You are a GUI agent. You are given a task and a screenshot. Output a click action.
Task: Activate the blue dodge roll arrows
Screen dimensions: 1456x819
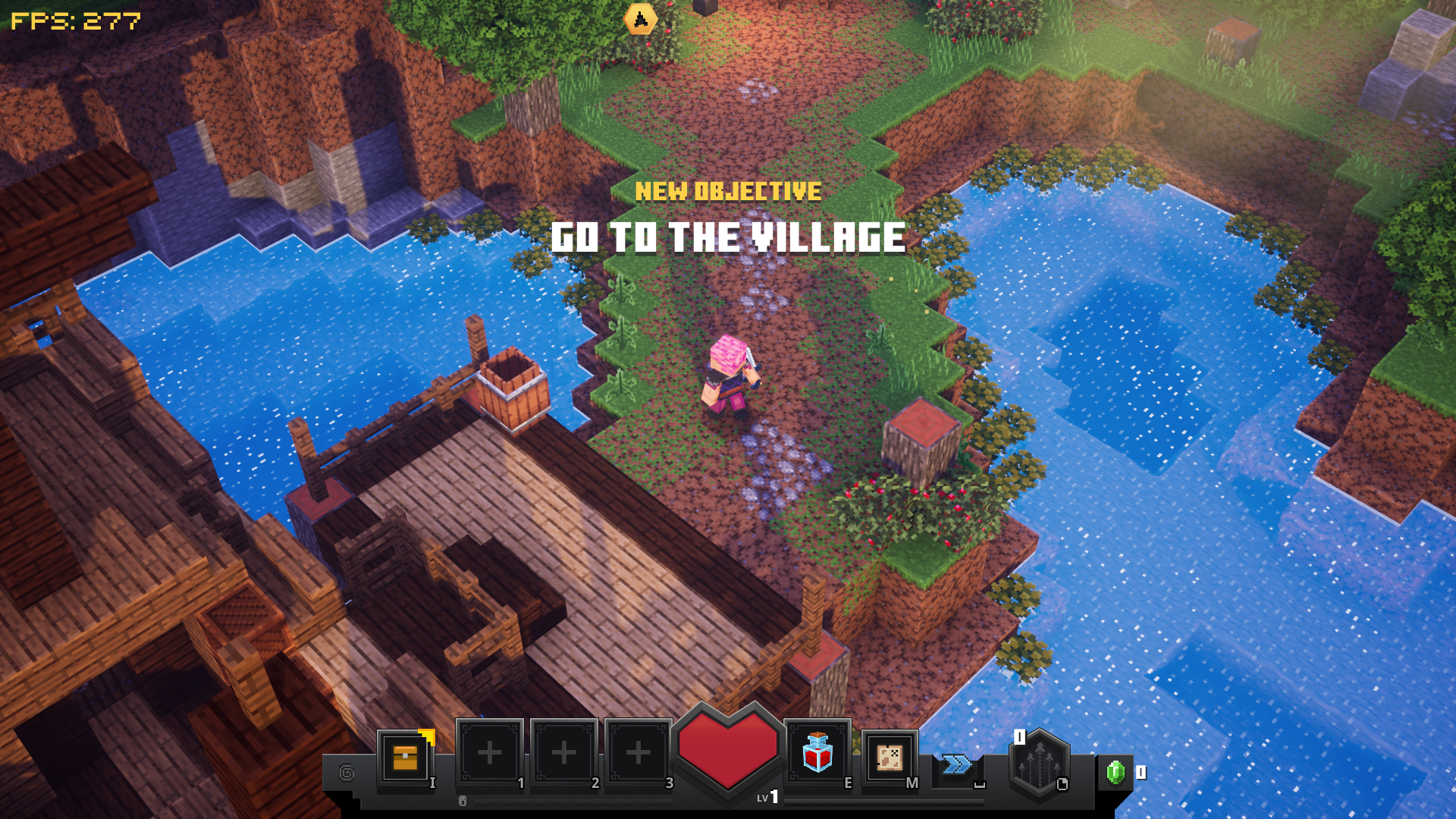point(956,764)
